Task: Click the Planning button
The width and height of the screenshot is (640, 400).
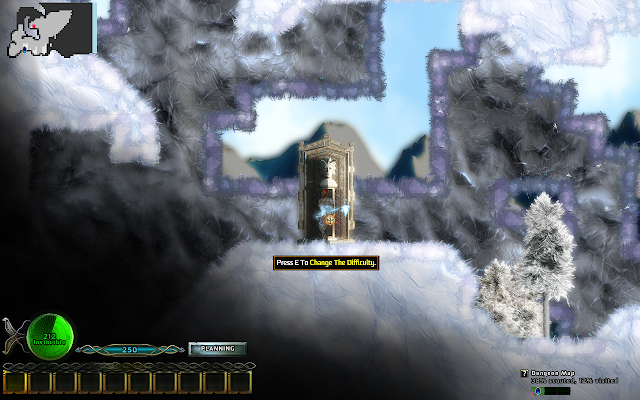Action: click(217, 349)
